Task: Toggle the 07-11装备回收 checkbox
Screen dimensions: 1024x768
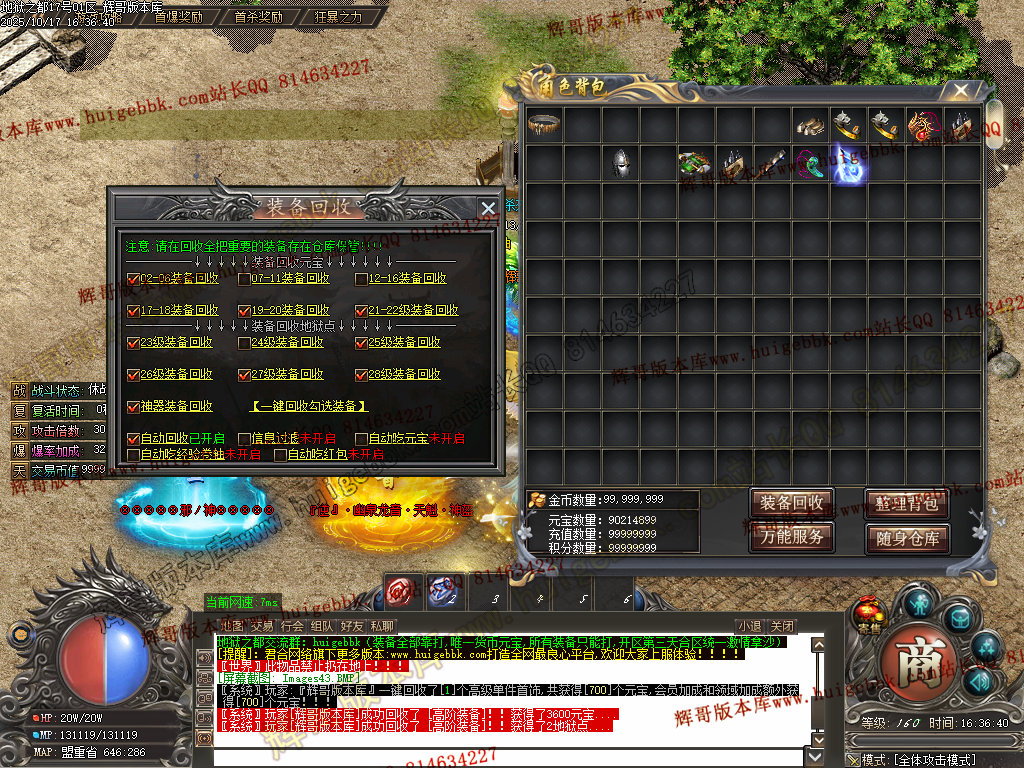Action: coord(244,279)
